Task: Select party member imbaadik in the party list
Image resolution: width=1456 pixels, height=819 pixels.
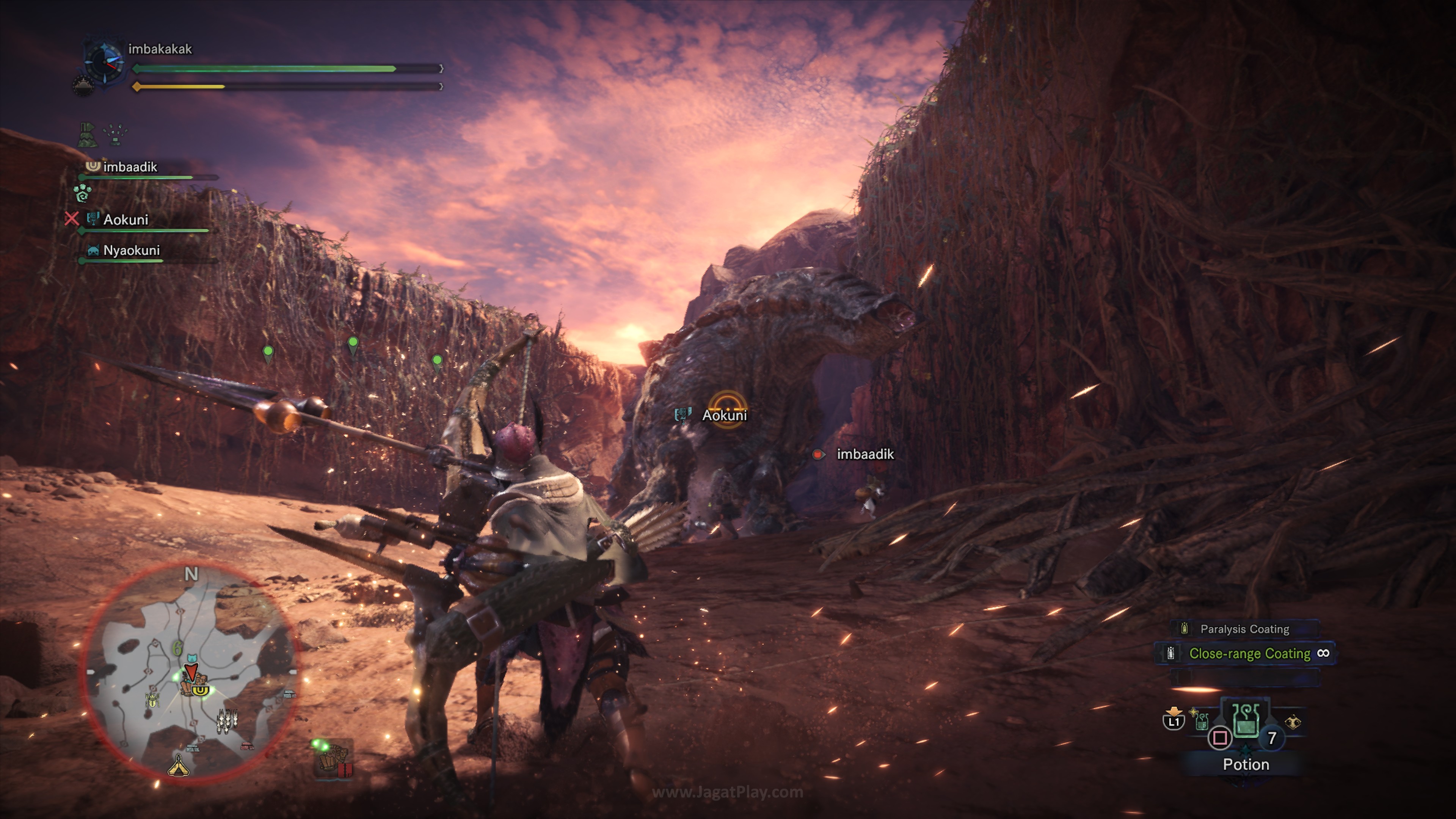Action: point(130,167)
